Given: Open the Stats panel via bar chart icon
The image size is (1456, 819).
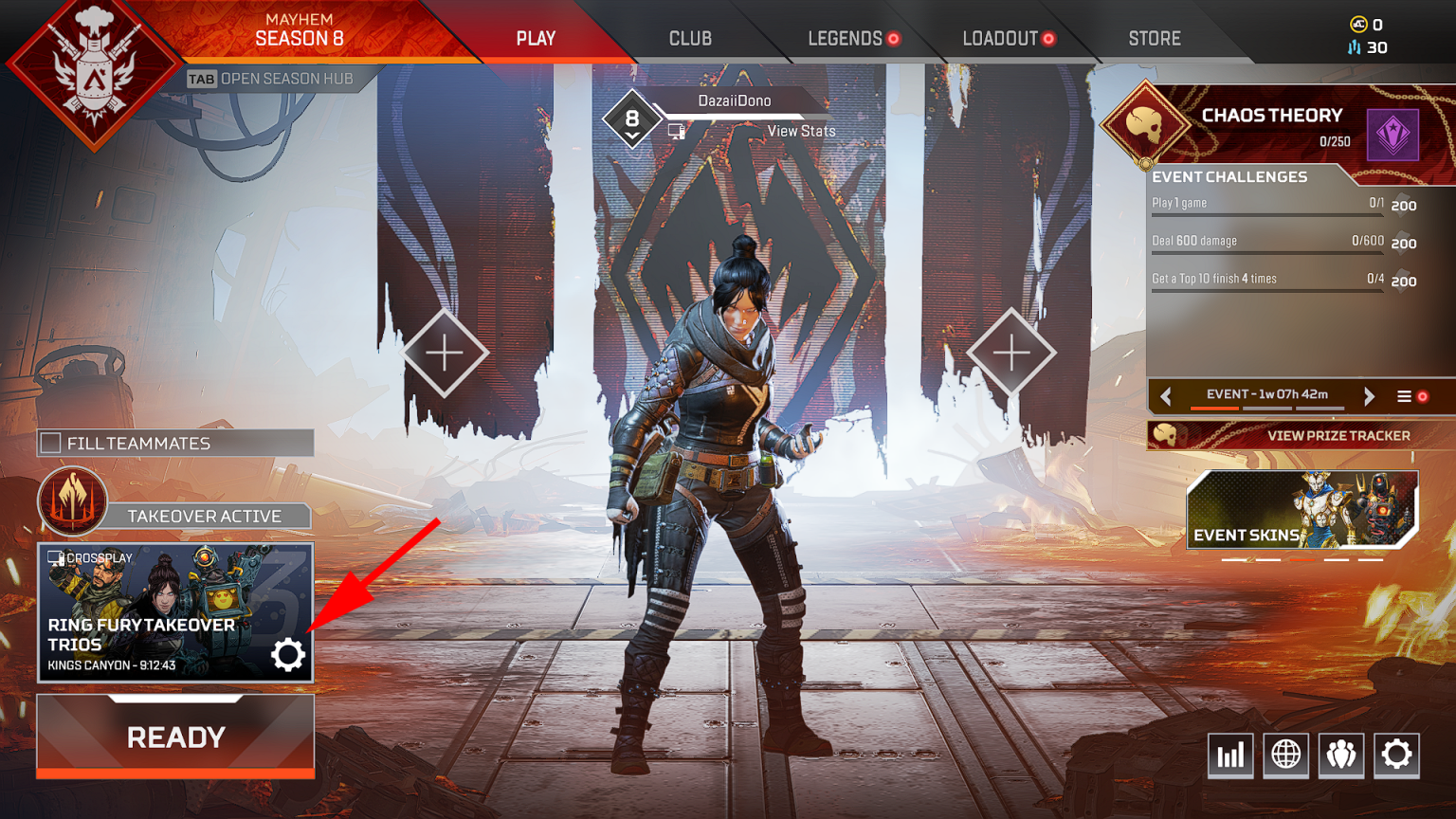Looking at the screenshot, I should (x=1230, y=755).
